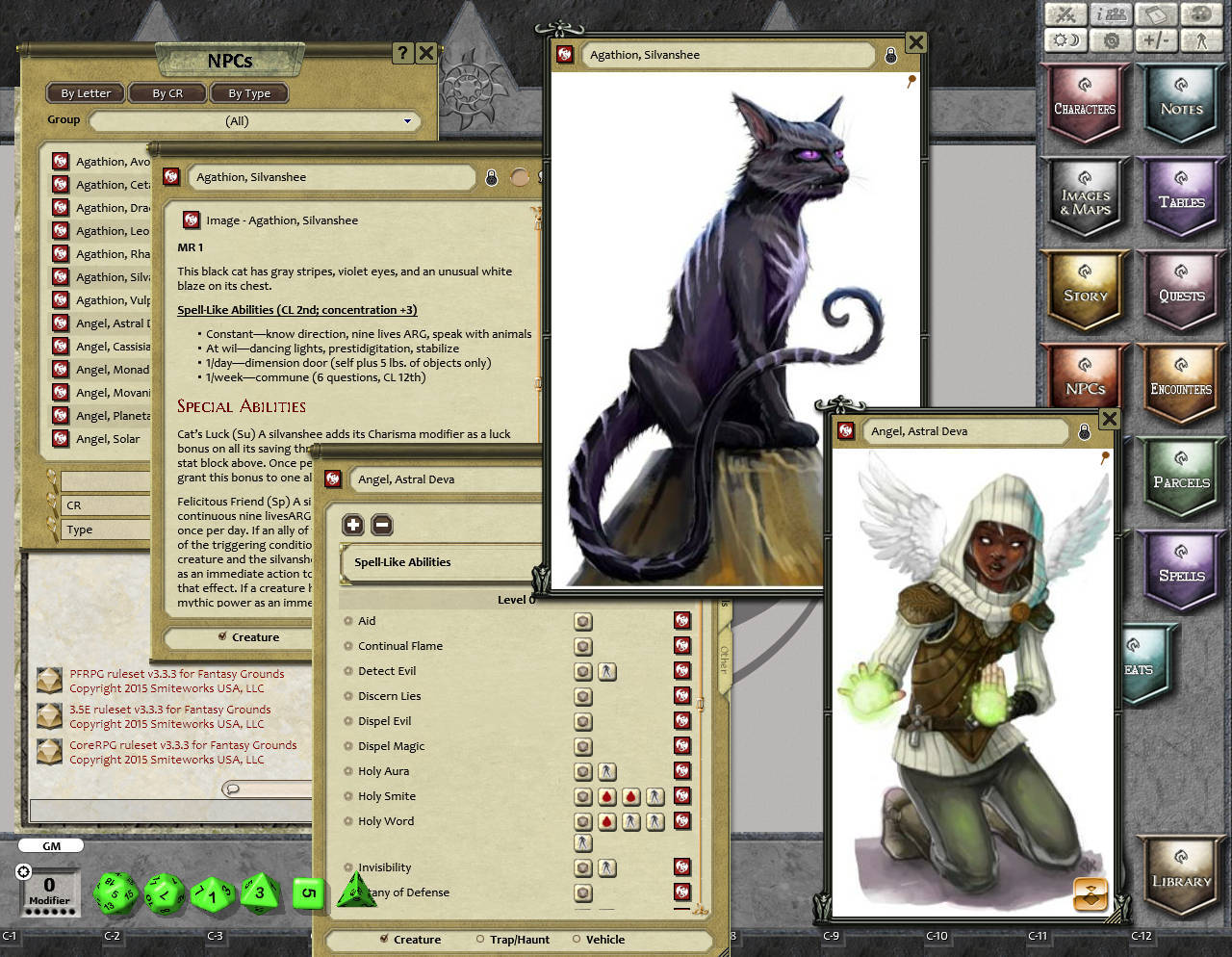Toggle day/night mode with the sun-moon icon
Viewport: 1232px width, 957px height.
1065,39
